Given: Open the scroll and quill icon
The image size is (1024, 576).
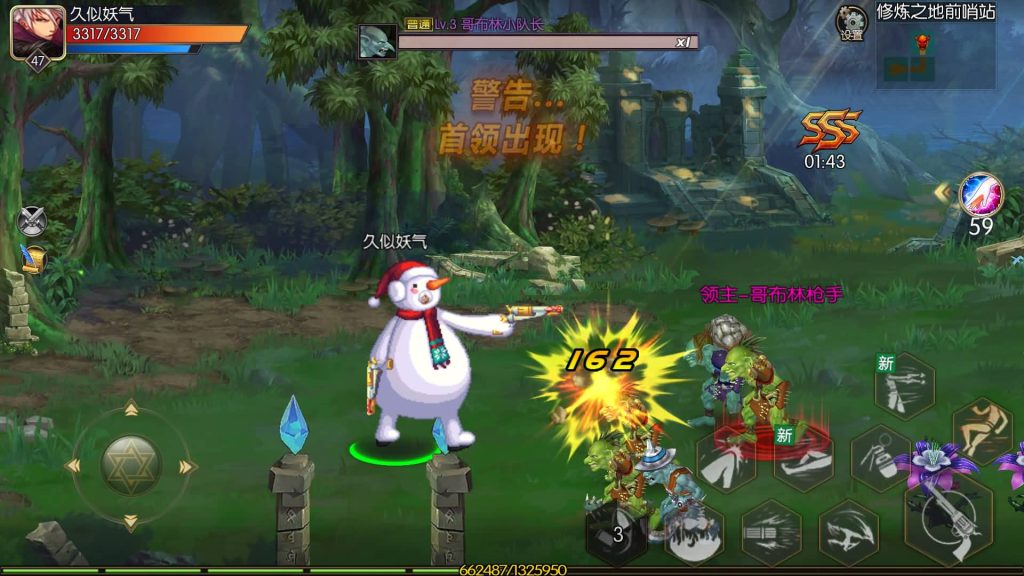Looking at the screenshot, I should click(x=33, y=259).
